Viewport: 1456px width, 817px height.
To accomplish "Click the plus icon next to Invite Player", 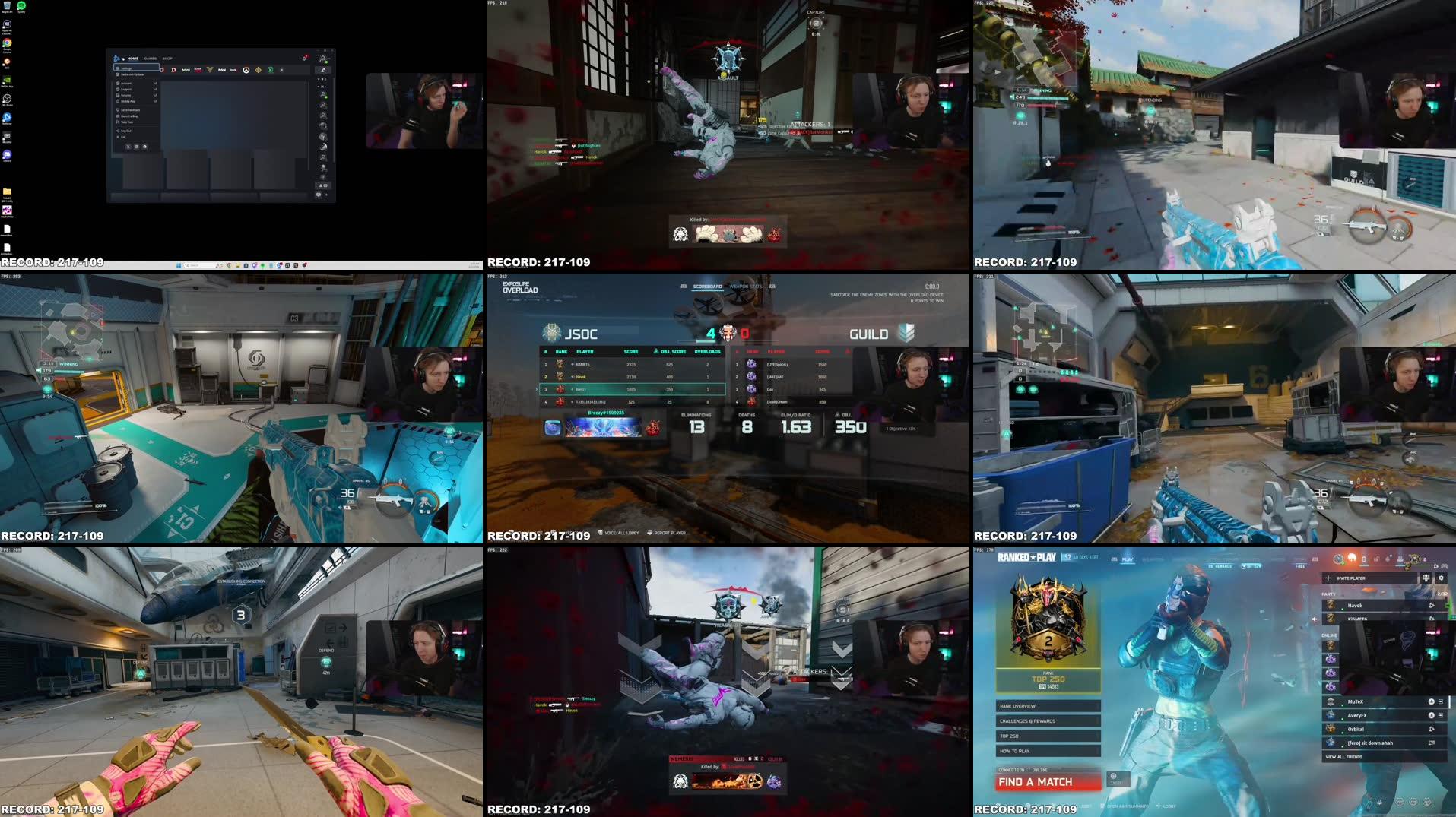I will click(1328, 578).
